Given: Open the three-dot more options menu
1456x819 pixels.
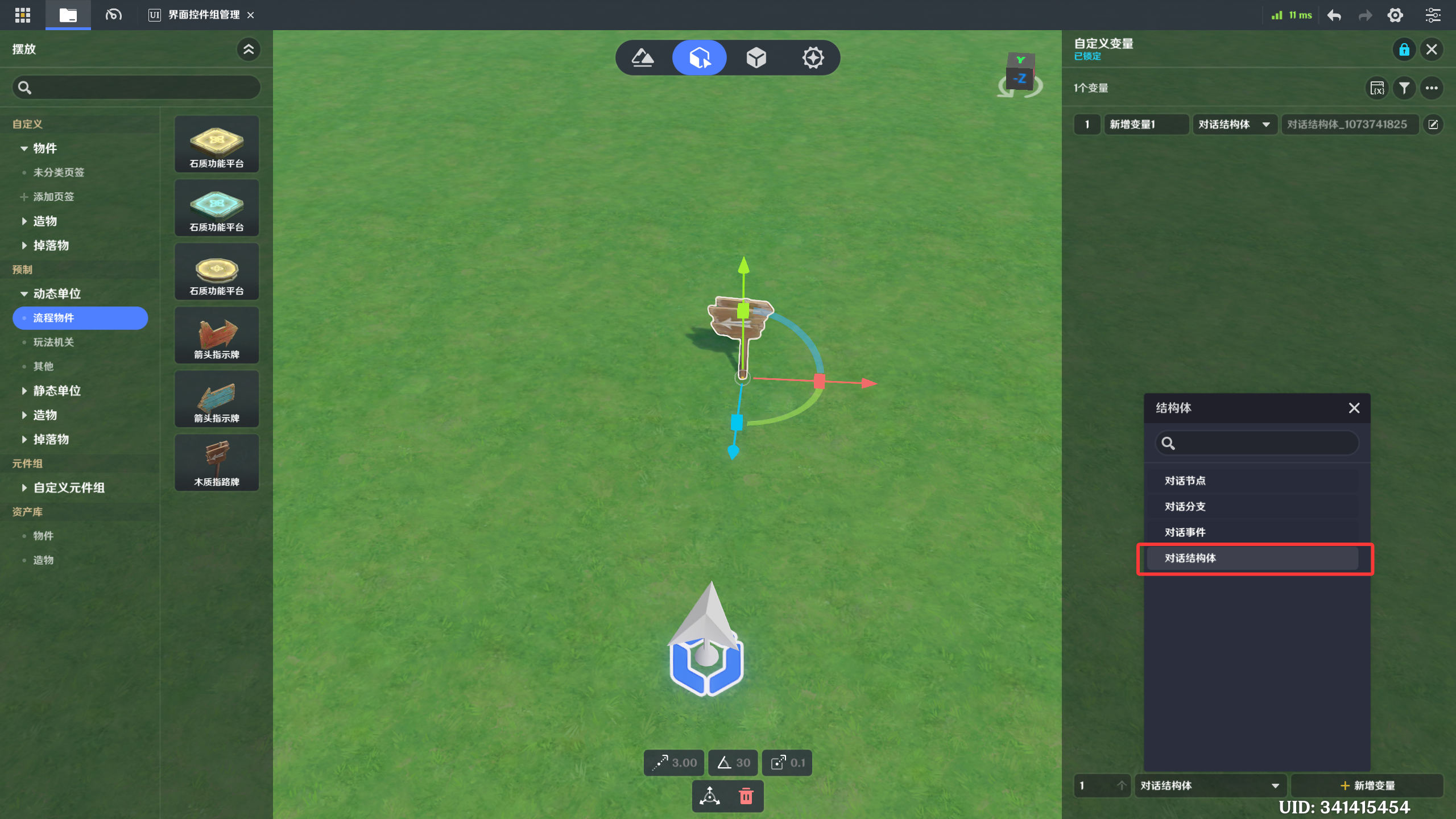Looking at the screenshot, I should (x=1432, y=88).
